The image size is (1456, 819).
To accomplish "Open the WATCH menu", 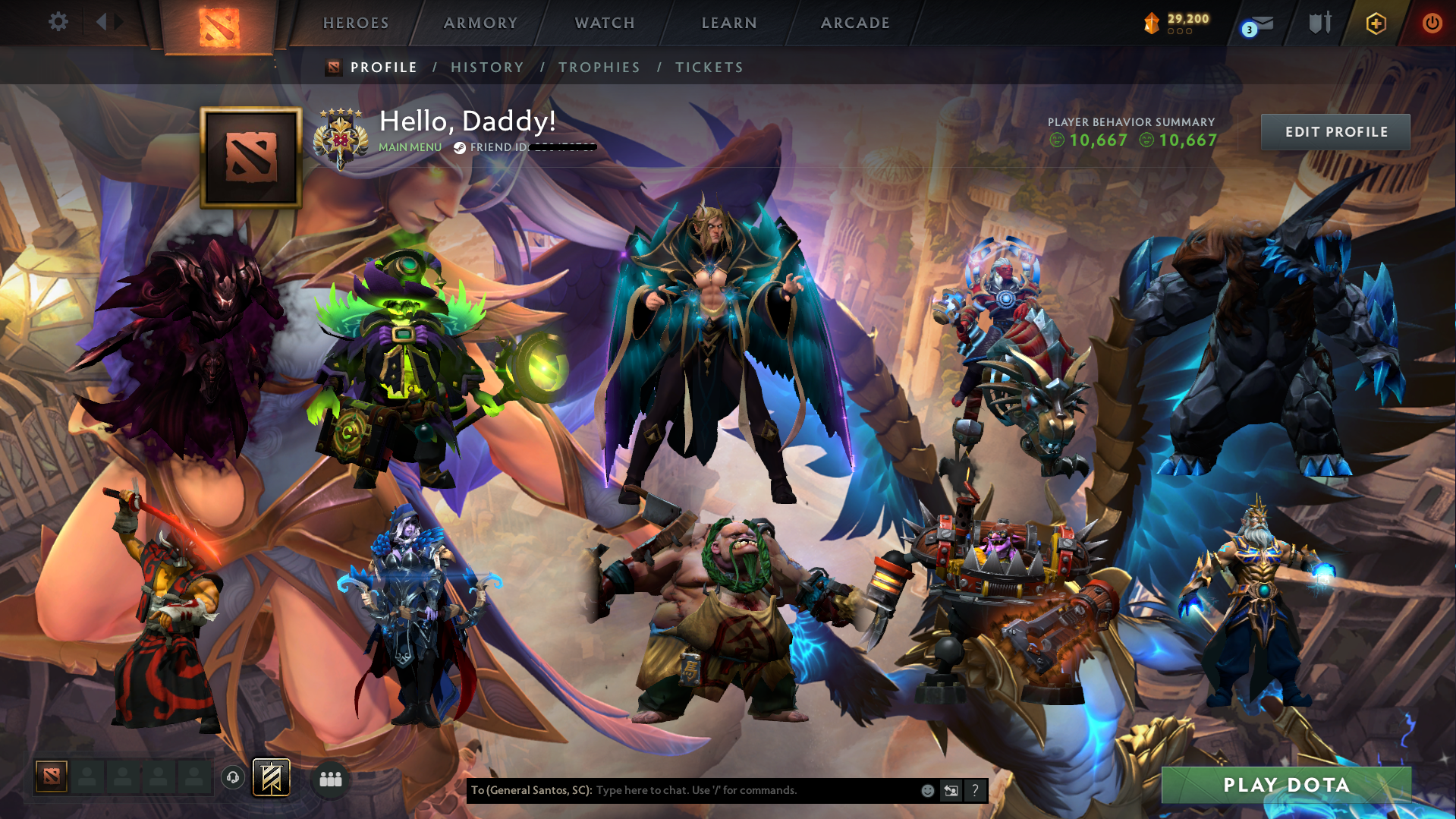I will 604,23.
